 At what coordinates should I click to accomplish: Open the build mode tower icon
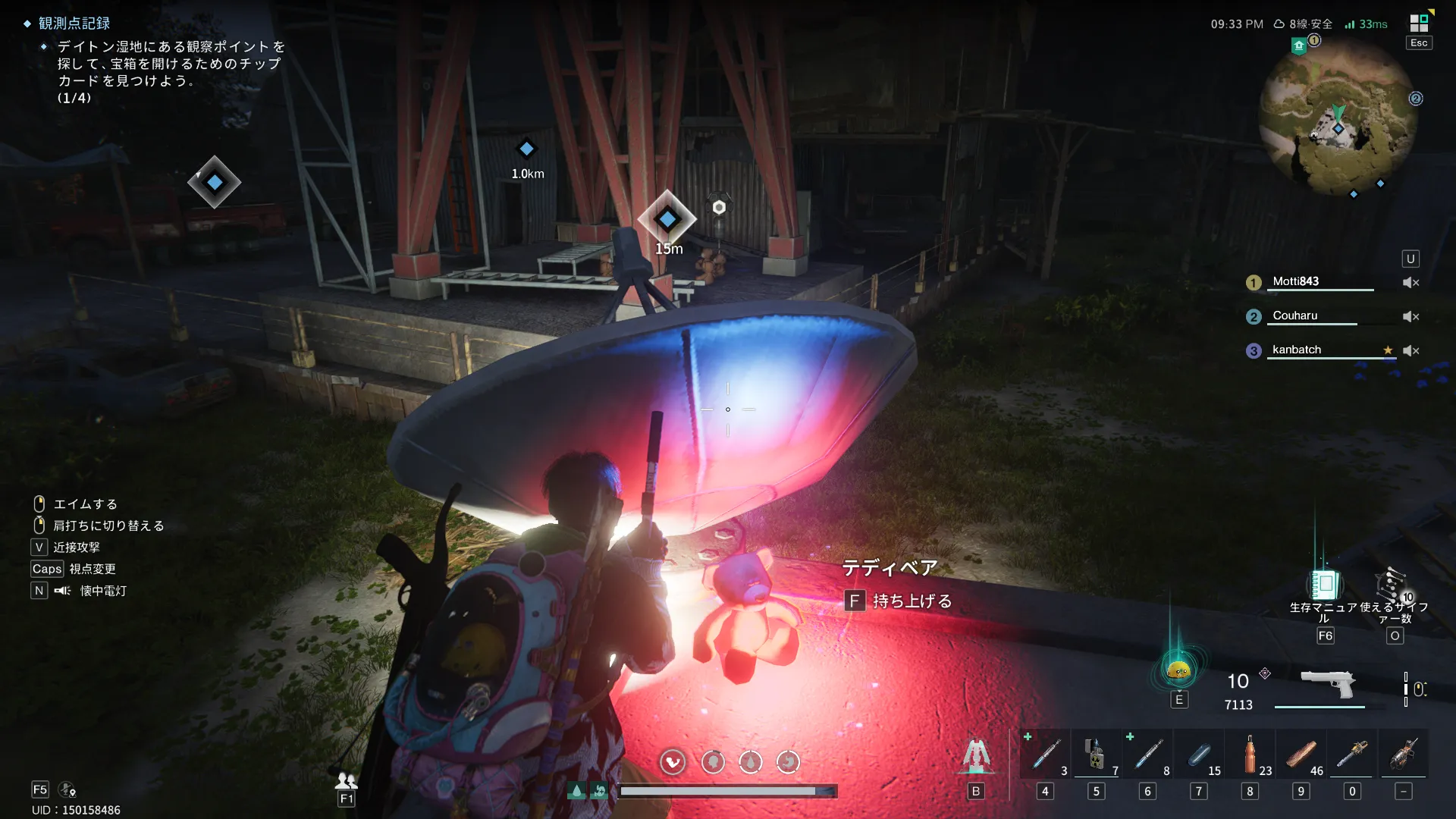(x=976, y=756)
